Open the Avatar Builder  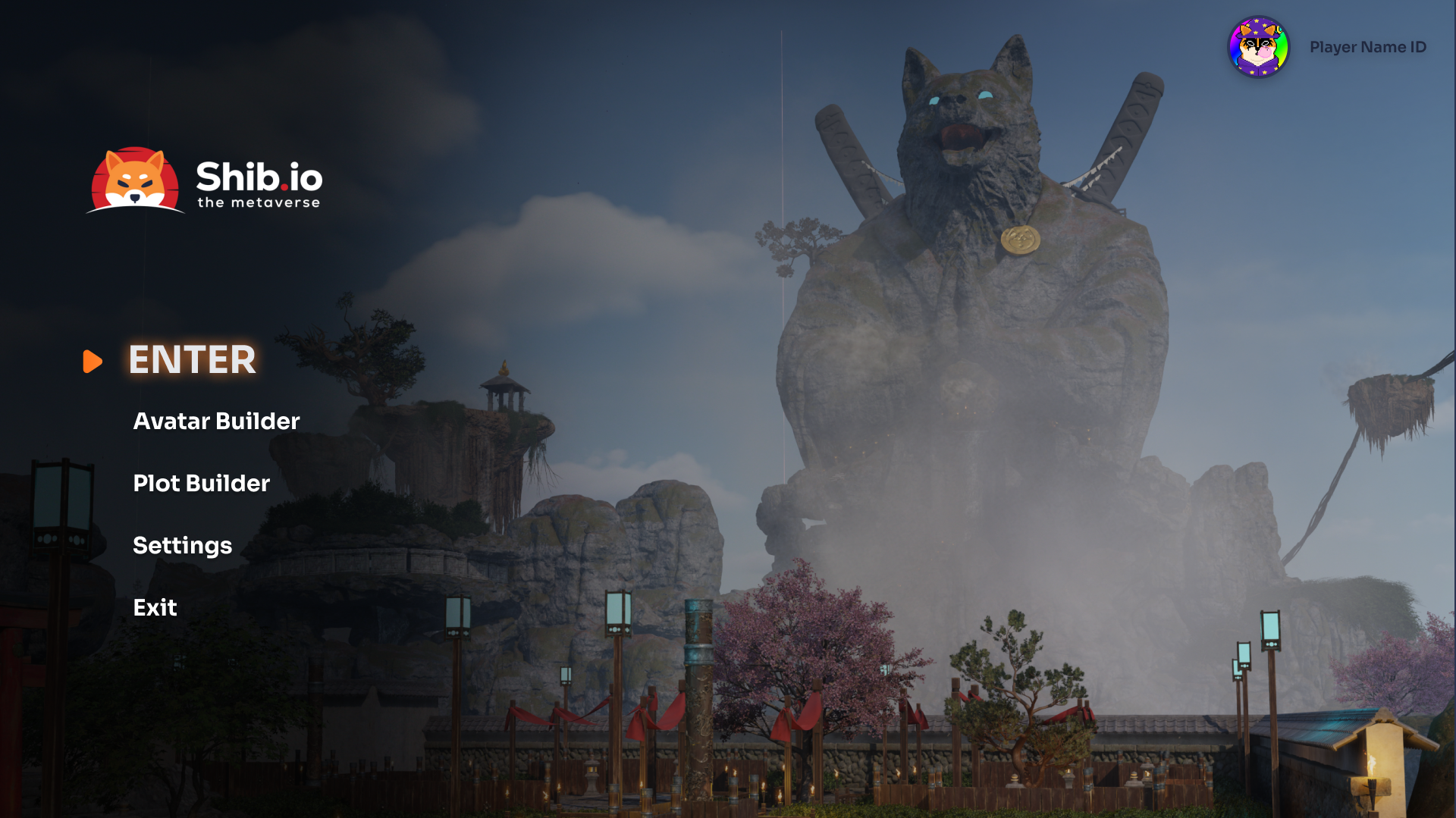pyautogui.click(x=216, y=422)
